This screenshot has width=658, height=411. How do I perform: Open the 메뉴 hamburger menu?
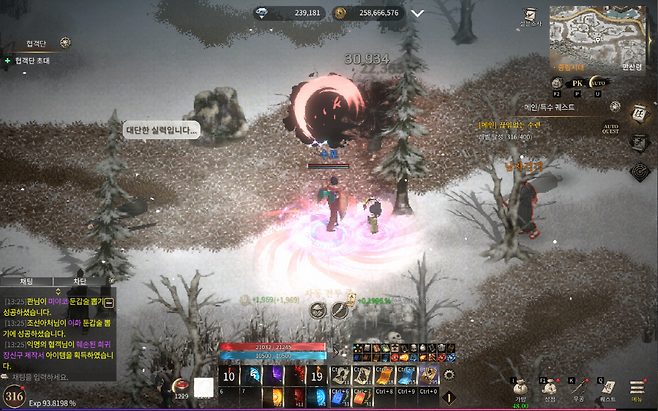636,389
